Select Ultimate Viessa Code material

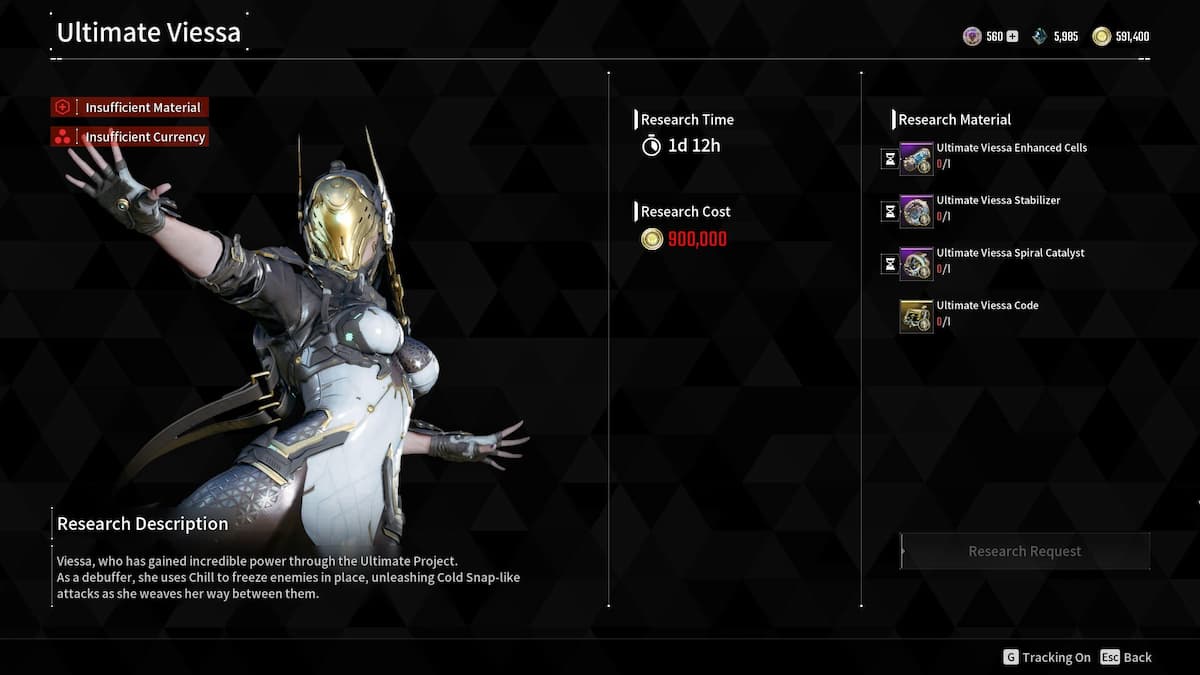click(916, 316)
